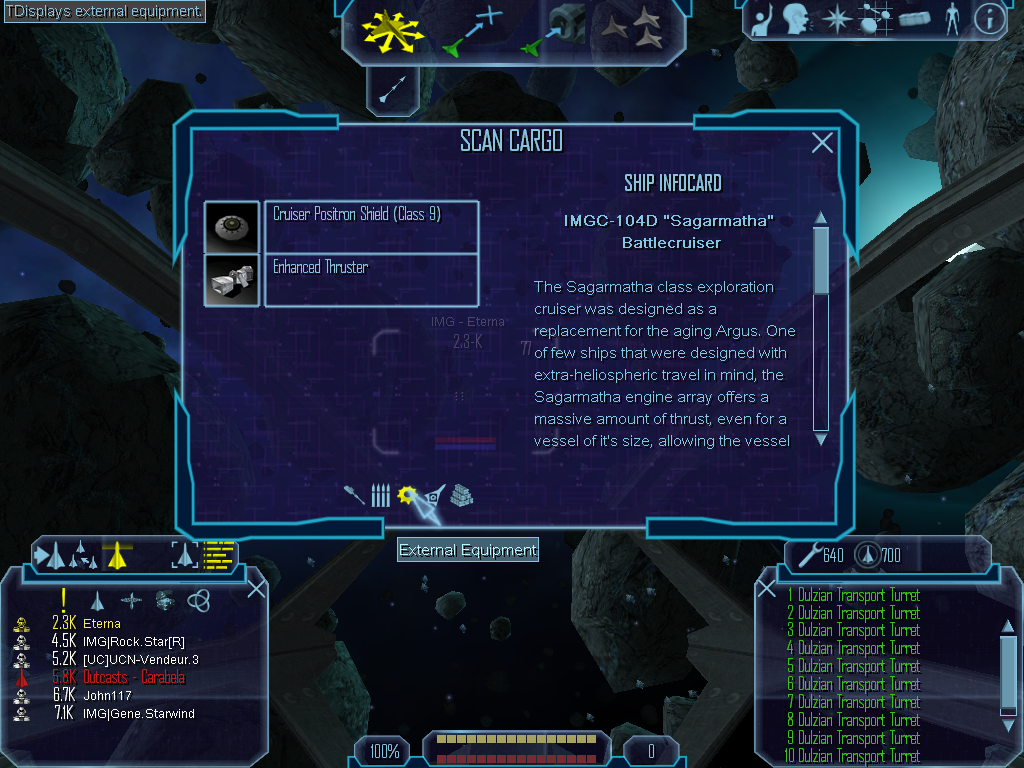Show the External Equipment gear filter
Image resolution: width=1024 pixels, height=768 pixels.
[x=407, y=495]
